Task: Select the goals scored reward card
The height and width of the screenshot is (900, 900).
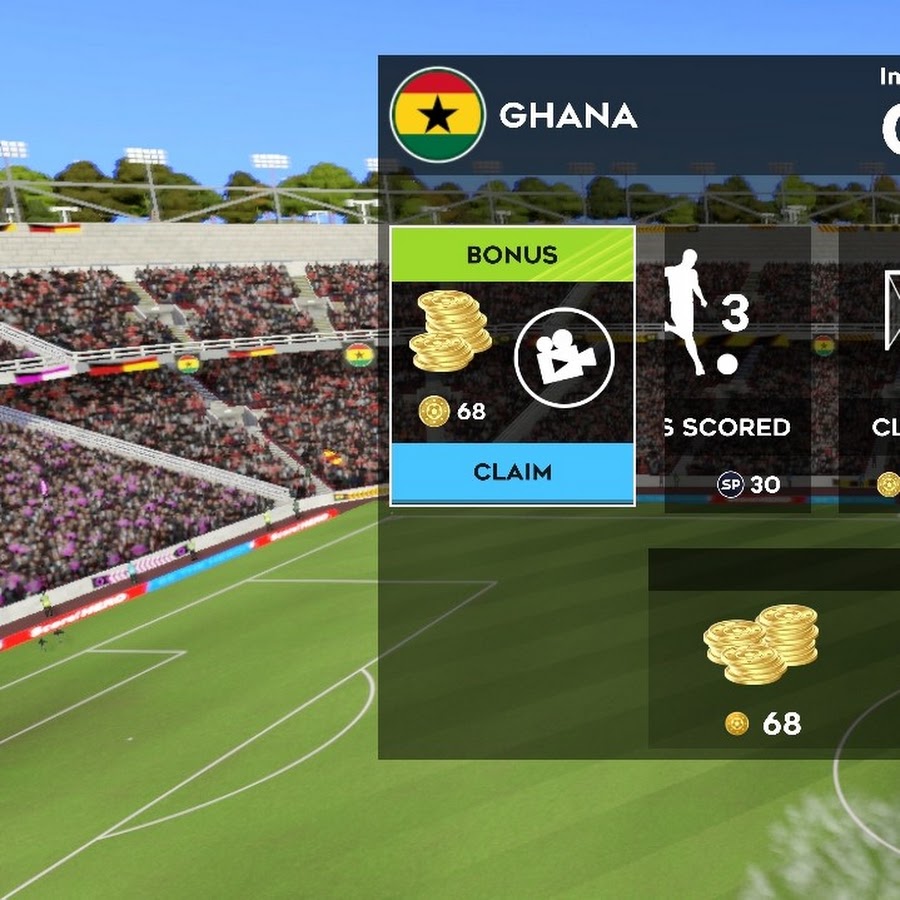Action: coord(736,370)
